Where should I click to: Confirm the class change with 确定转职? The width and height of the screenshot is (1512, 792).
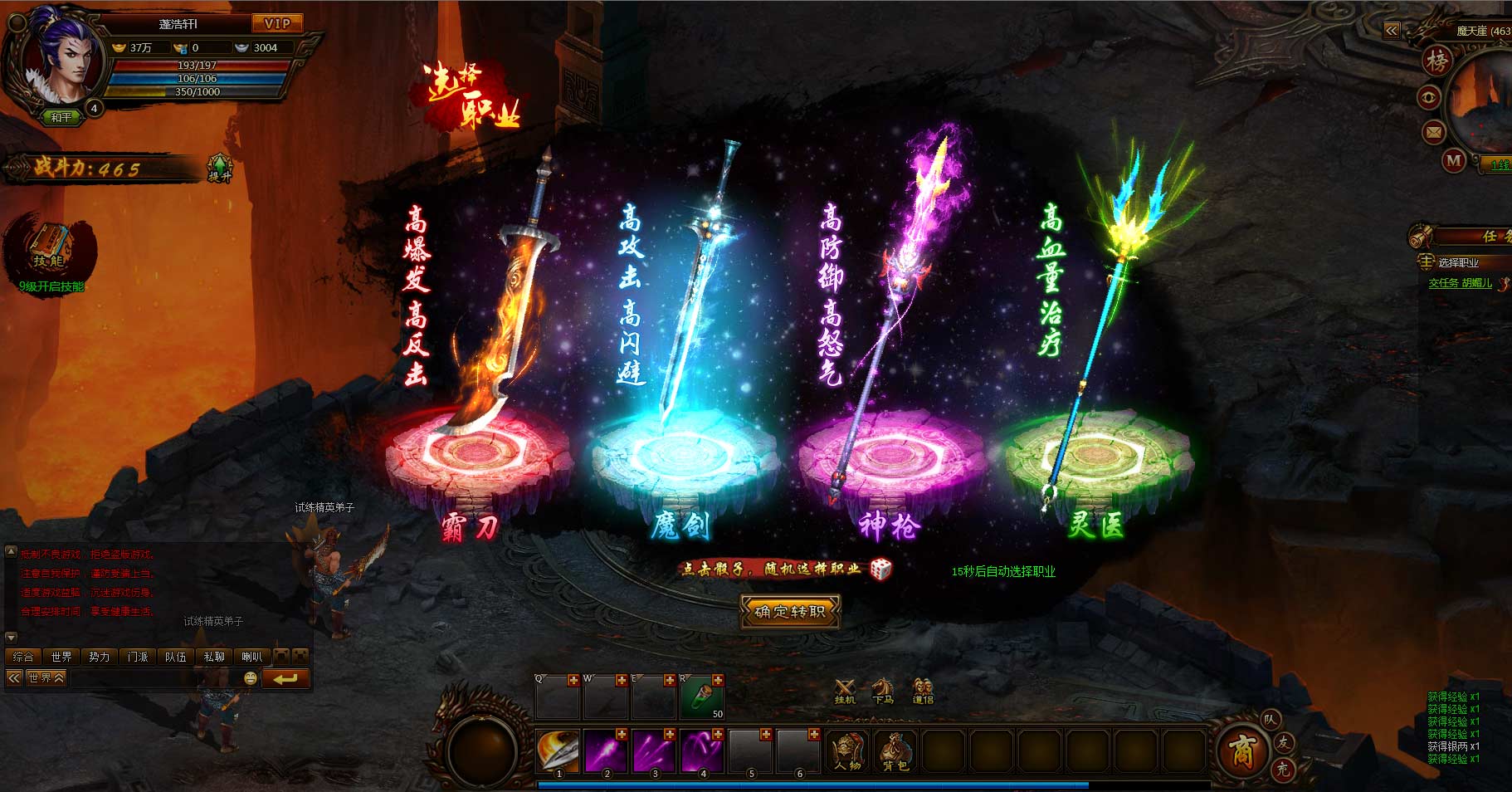point(789,612)
